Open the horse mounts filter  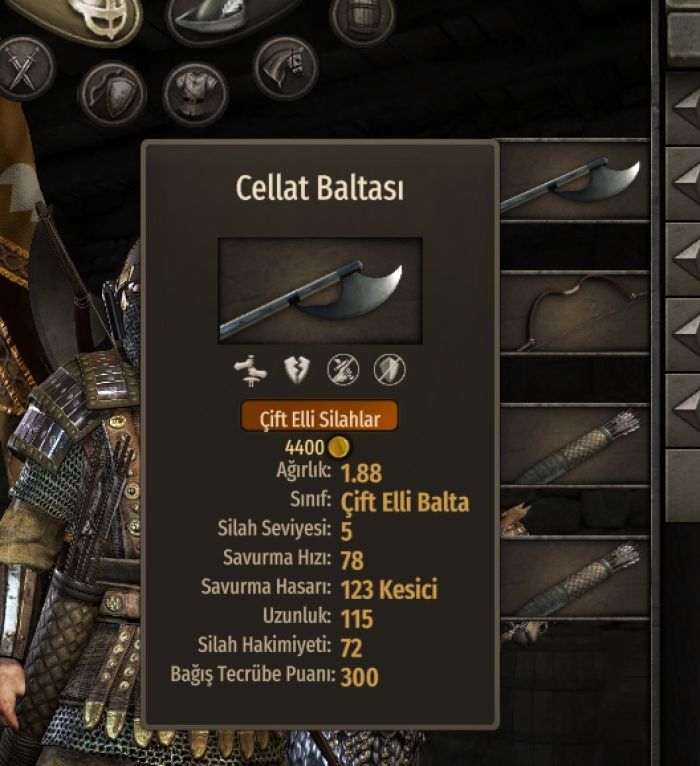coord(285,68)
